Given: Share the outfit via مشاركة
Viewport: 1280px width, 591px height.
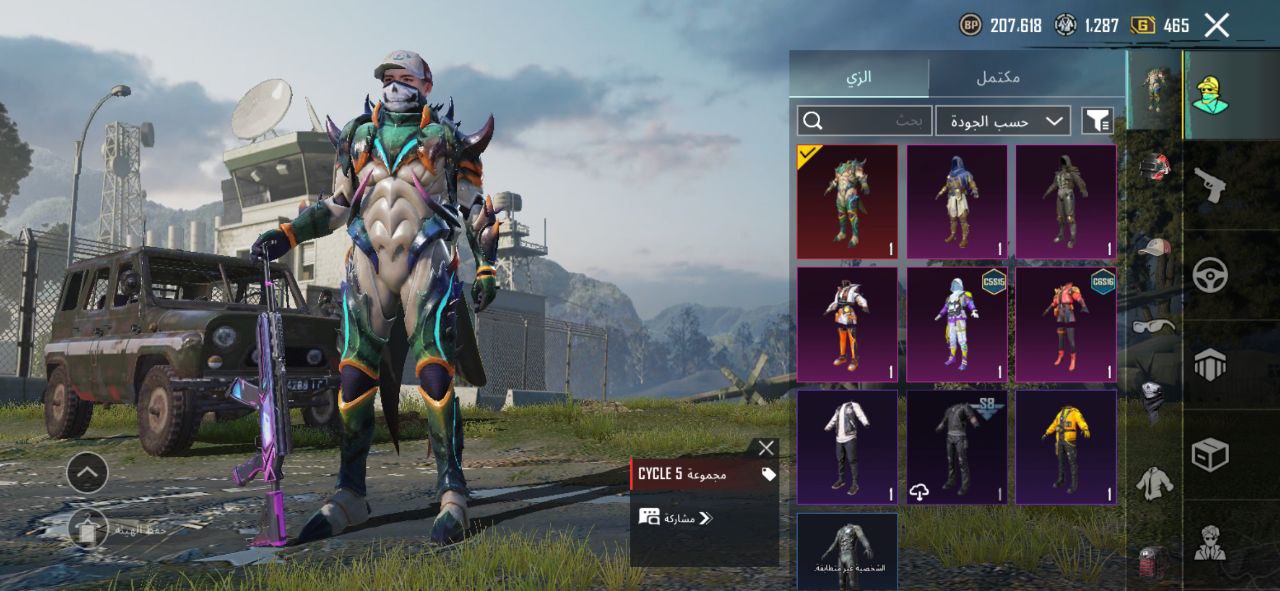Looking at the screenshot, I should coord(676,517).
